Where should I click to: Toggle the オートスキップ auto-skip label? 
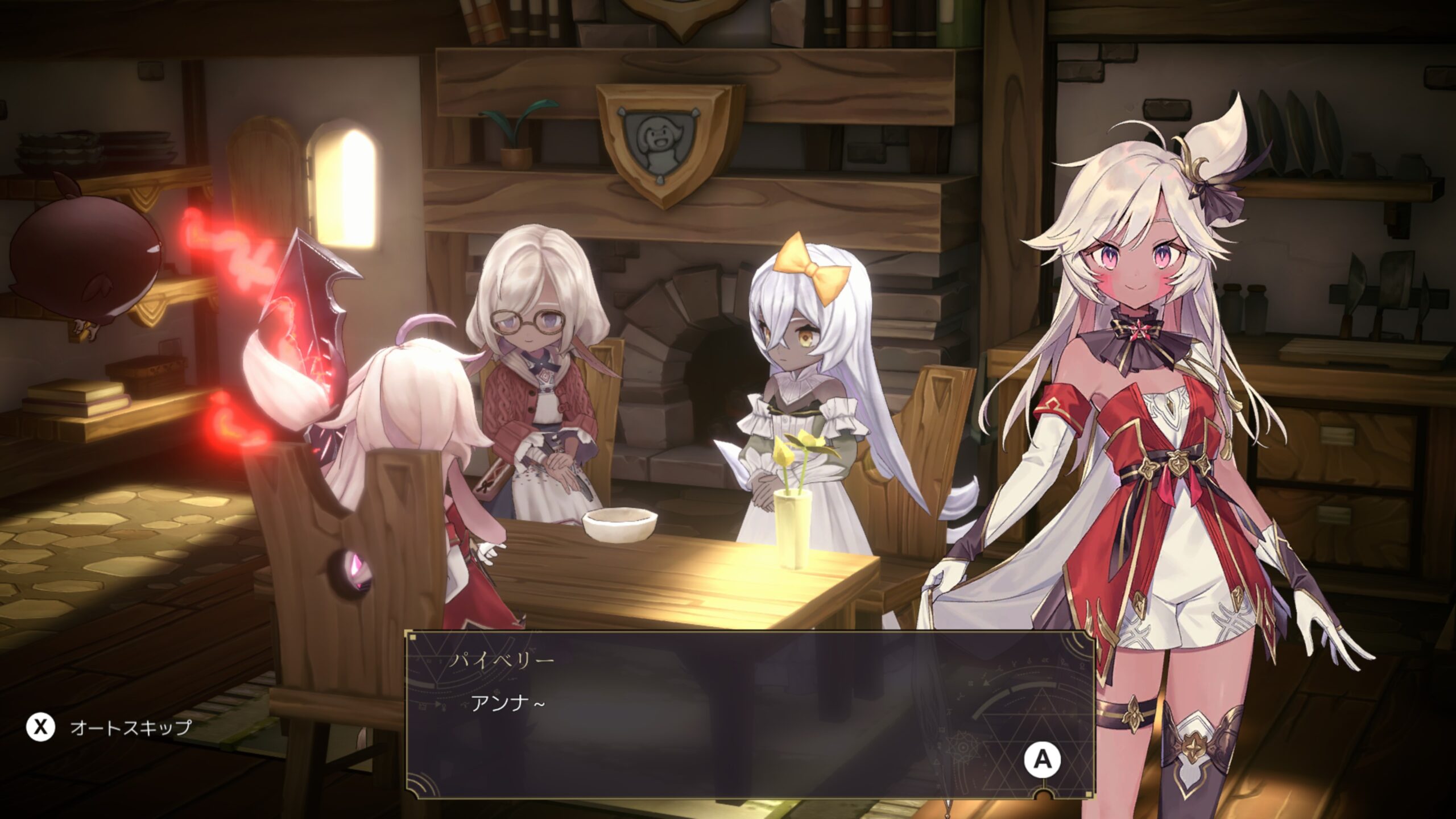(x=130, y=727)
